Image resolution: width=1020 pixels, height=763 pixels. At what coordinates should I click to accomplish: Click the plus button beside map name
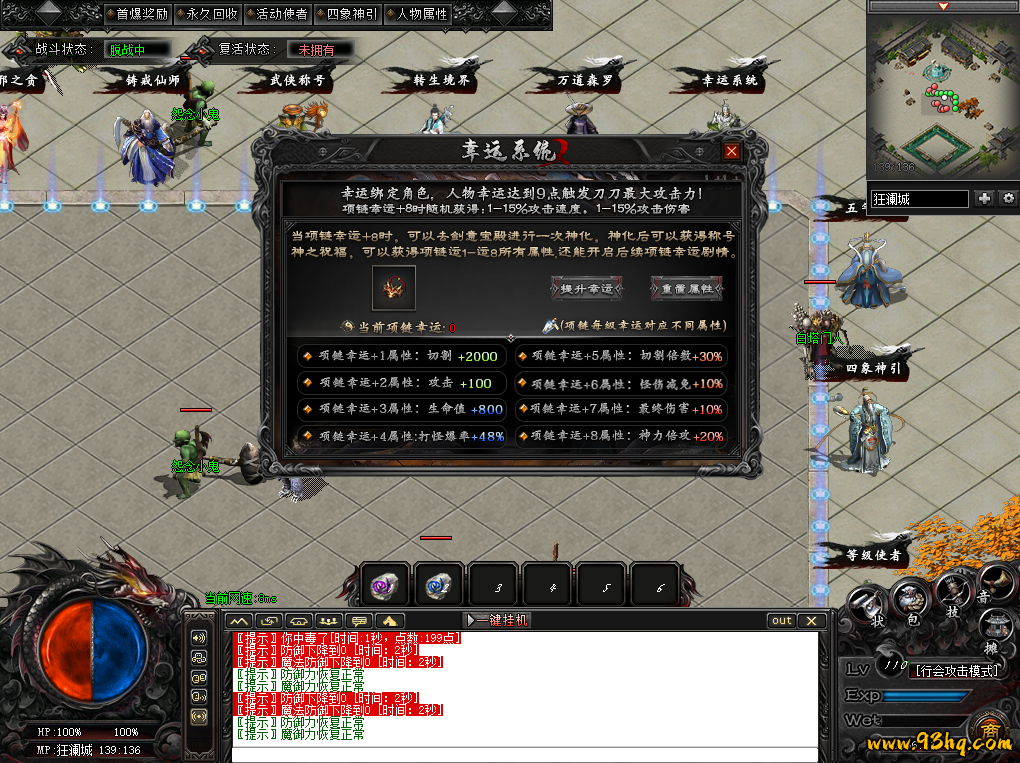tap(985, 199)
